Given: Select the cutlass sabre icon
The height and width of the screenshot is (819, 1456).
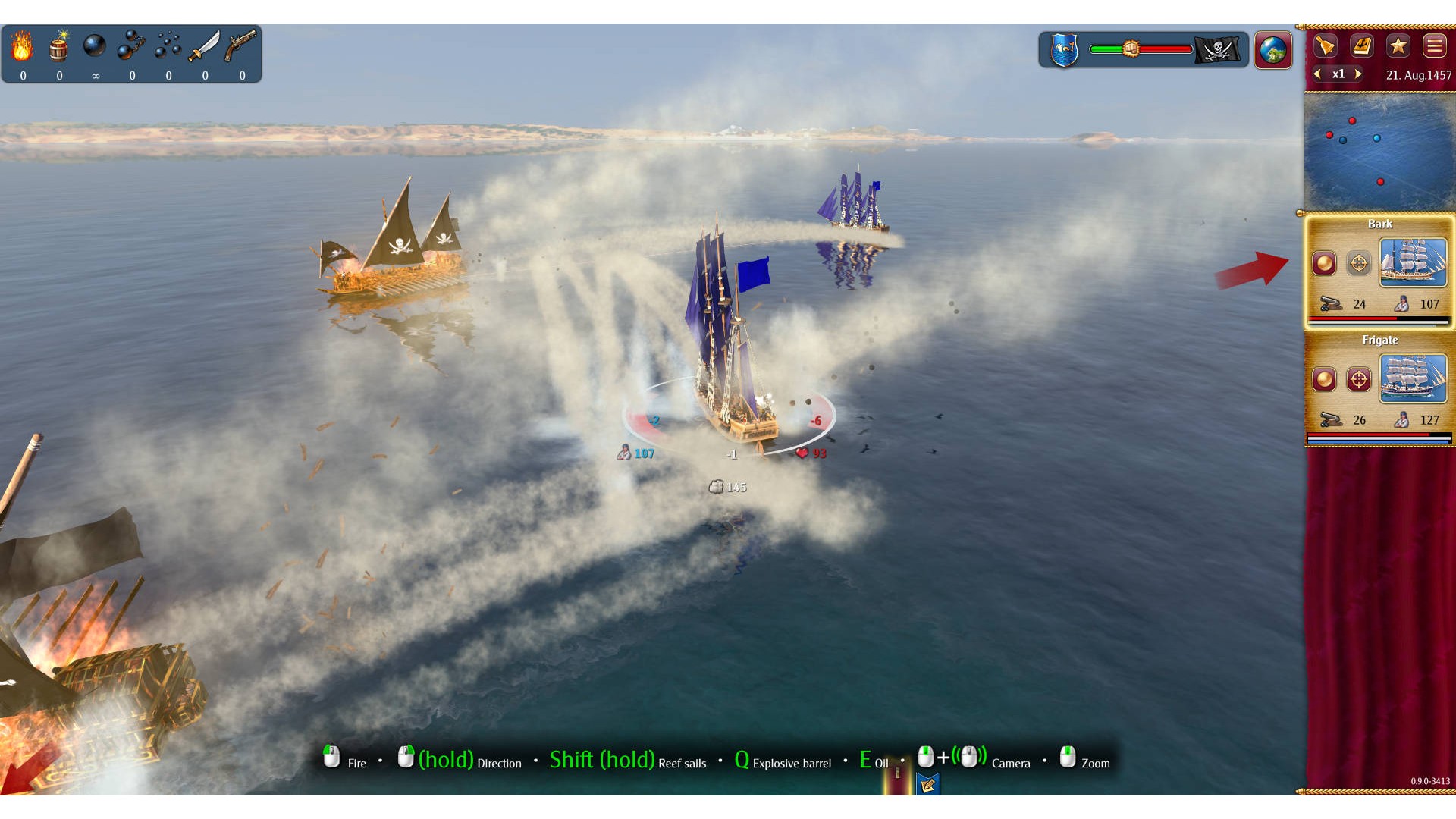Looking at the screenshot, I should 204,46.
